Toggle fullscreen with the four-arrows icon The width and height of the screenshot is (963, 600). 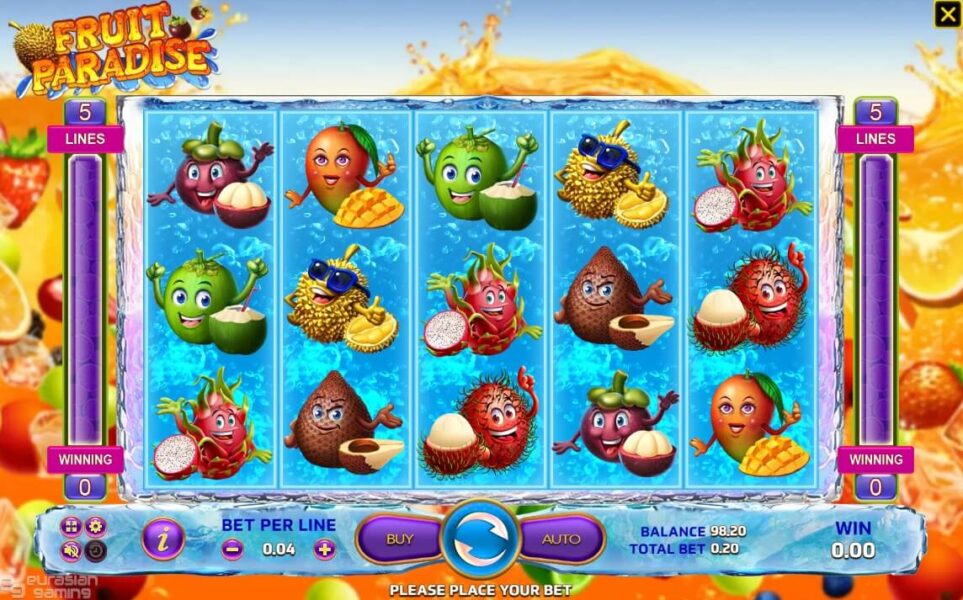click(70, 526)
